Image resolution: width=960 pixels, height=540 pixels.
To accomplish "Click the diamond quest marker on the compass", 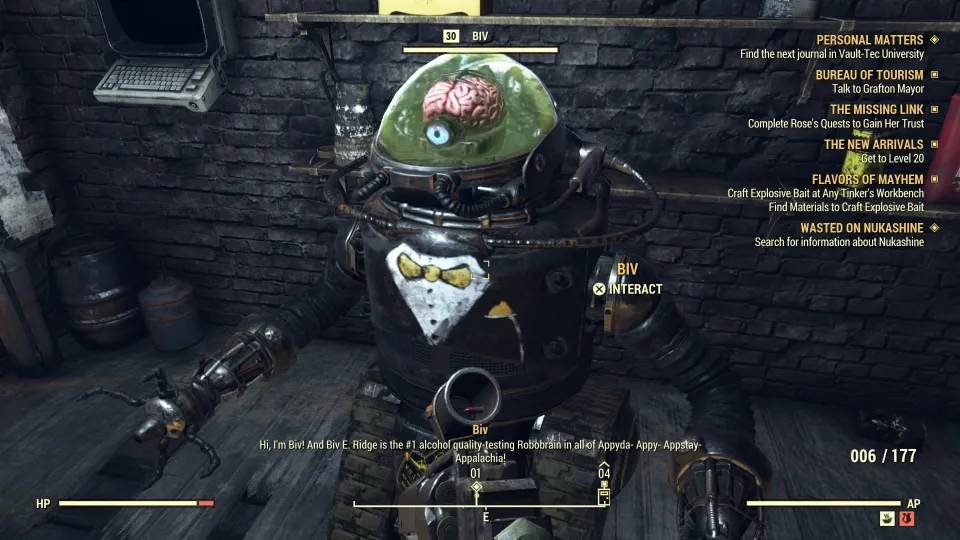I will tap(477, 488).
